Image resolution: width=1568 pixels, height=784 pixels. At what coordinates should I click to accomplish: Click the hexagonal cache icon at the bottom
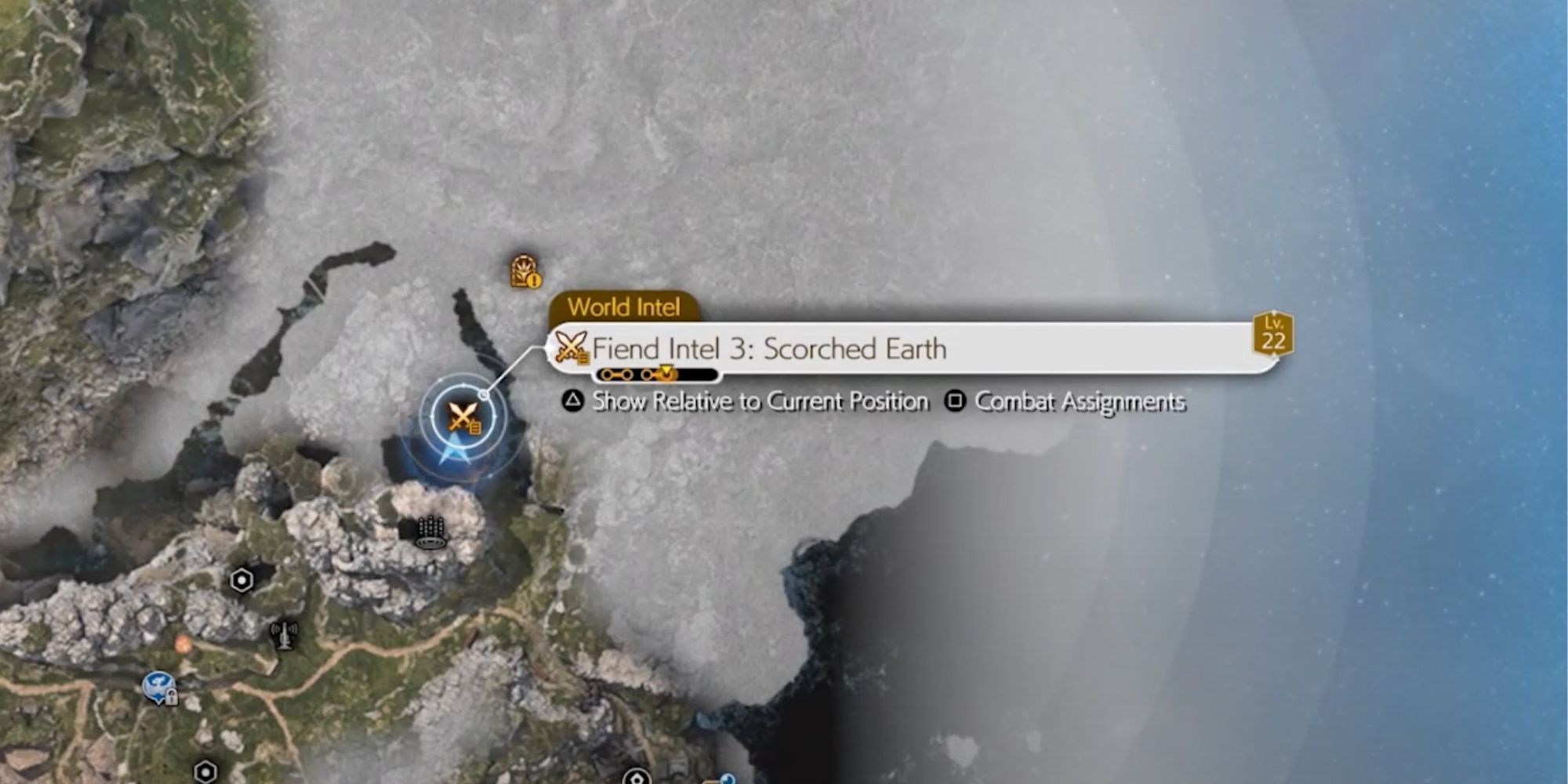pos(205,772)
